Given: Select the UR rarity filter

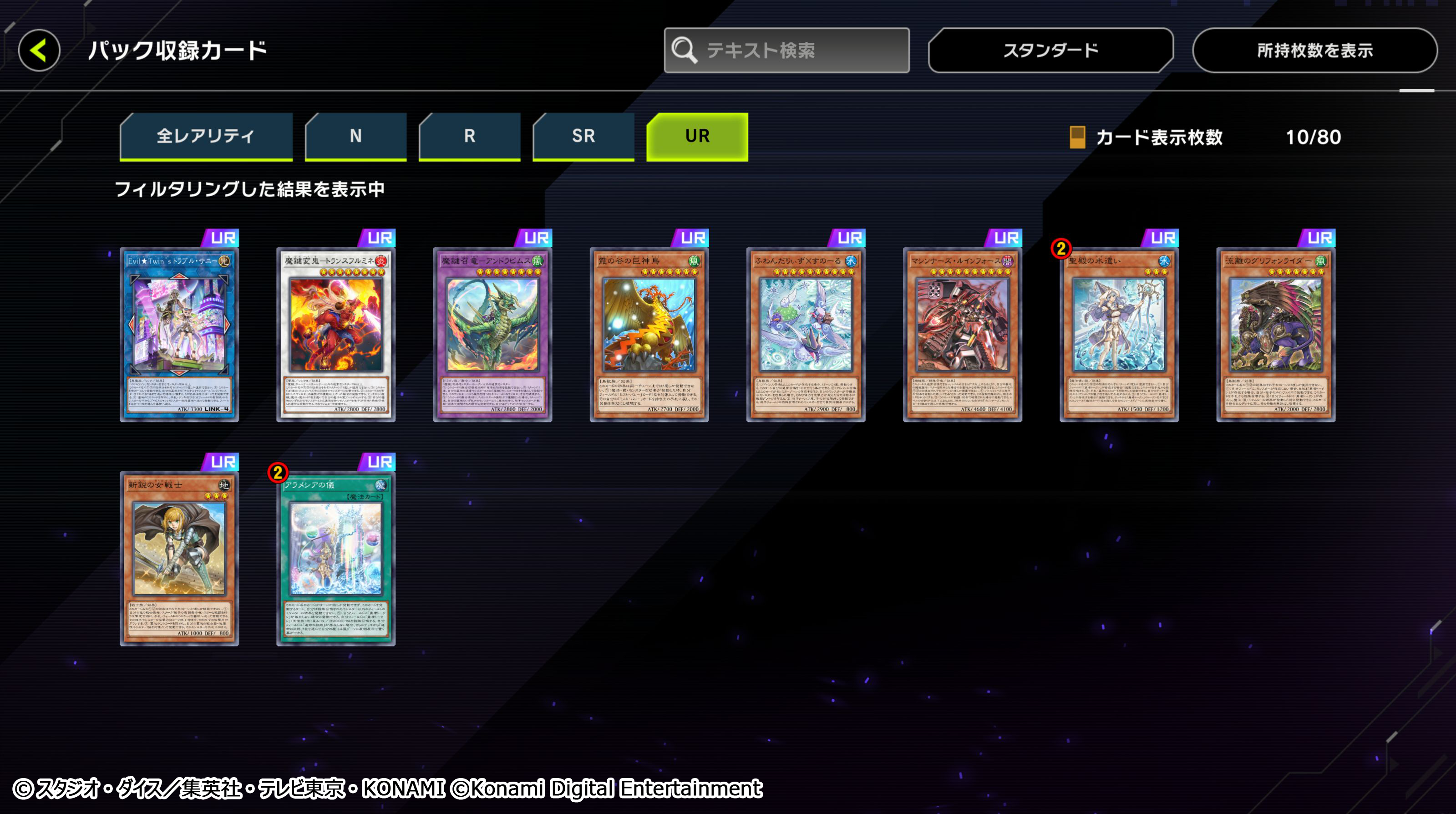Looking at the screenshot, I should pyautogui.click(x=697, y=136).
